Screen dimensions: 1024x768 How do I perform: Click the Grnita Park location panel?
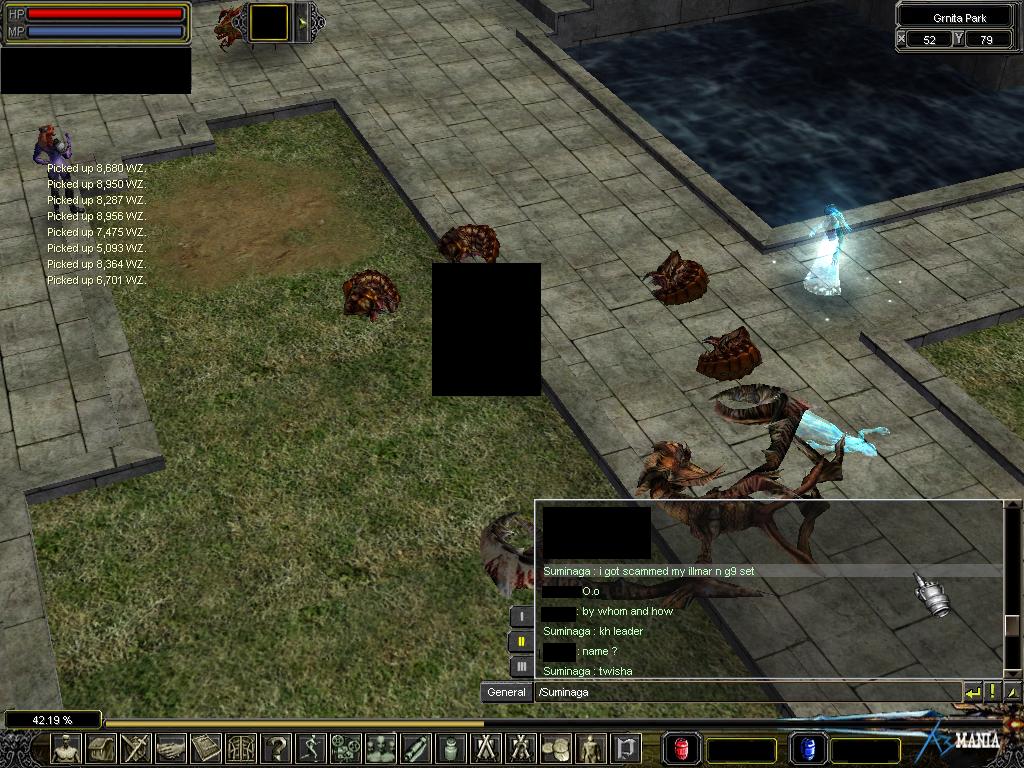click(959, 18)
